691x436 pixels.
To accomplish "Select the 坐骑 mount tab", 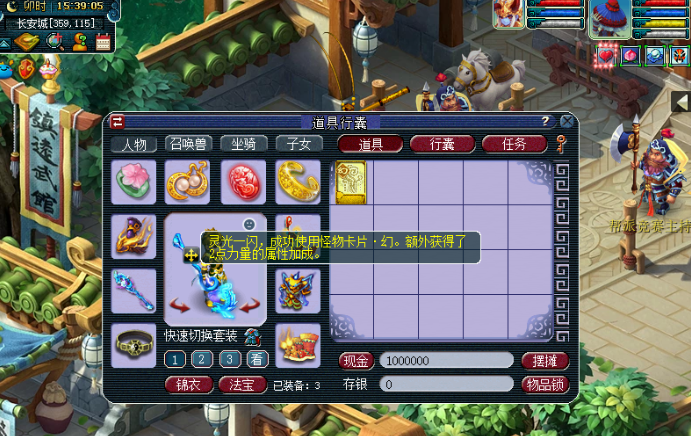I will point(244,144).
